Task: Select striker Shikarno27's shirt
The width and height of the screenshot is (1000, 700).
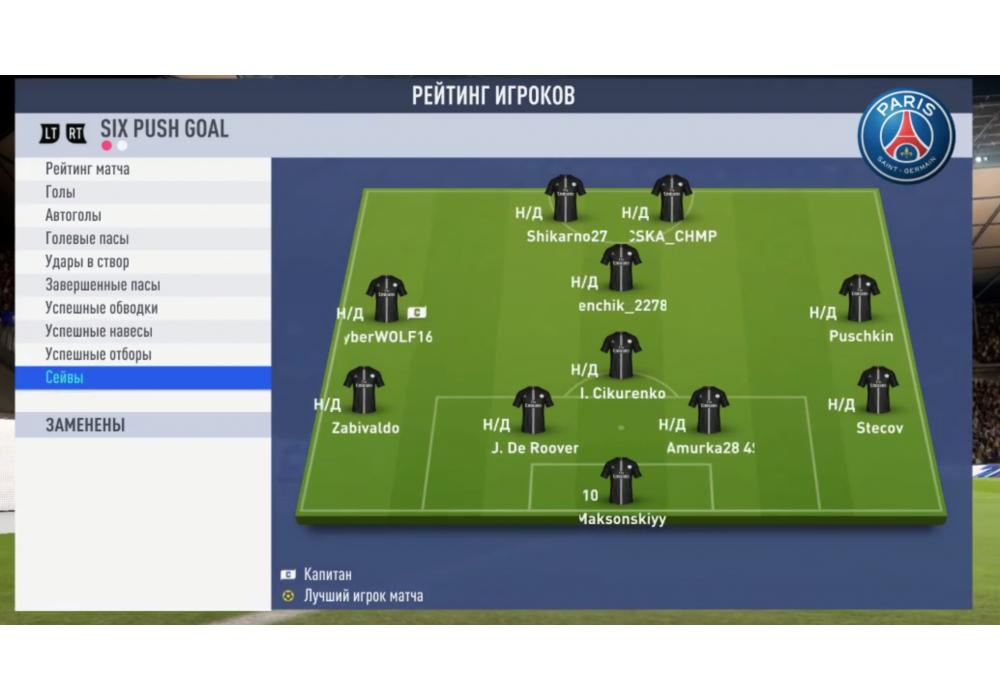Action: coord(566,199)
